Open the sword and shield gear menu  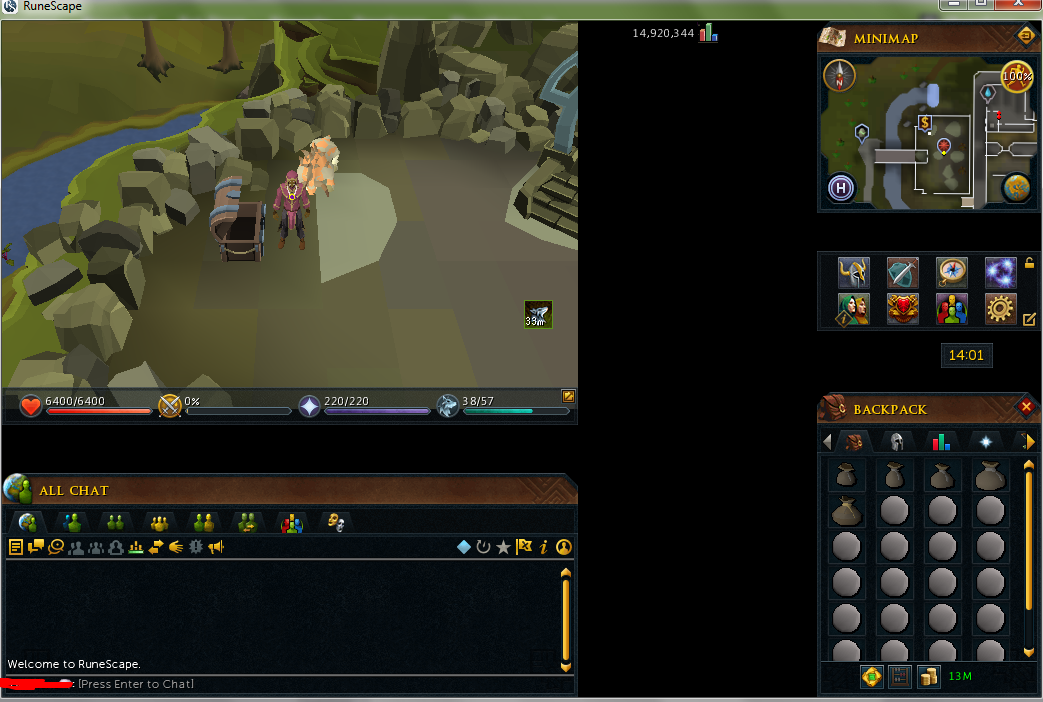pyautogui.click(x=902, y=272)
